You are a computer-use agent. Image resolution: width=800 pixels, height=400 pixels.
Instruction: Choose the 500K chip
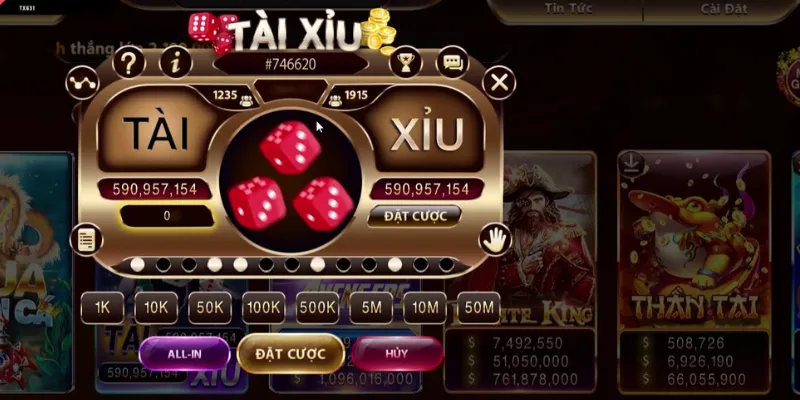click(317, 308)
